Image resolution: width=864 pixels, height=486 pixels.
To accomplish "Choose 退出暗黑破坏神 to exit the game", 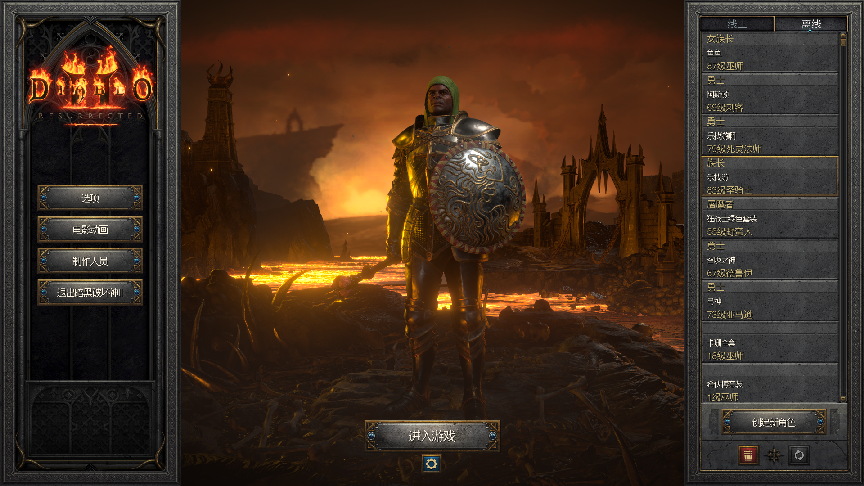I will pyautogui.click(x=90, y=292).
